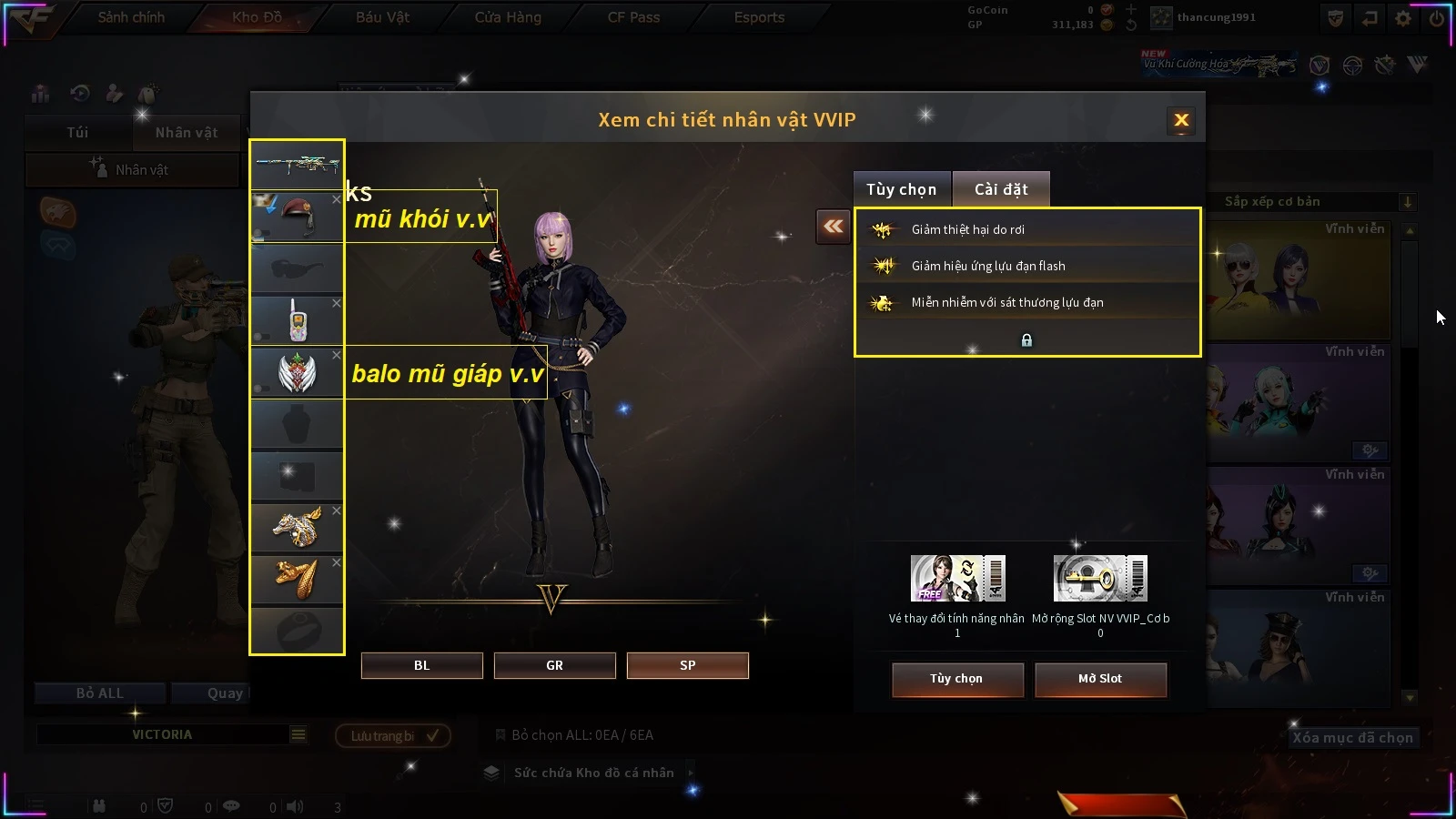The height and width of the screenshot is (819, 1456).
Task: Click the locked perk slot padlock
Action: click(x=1026, y=340)
